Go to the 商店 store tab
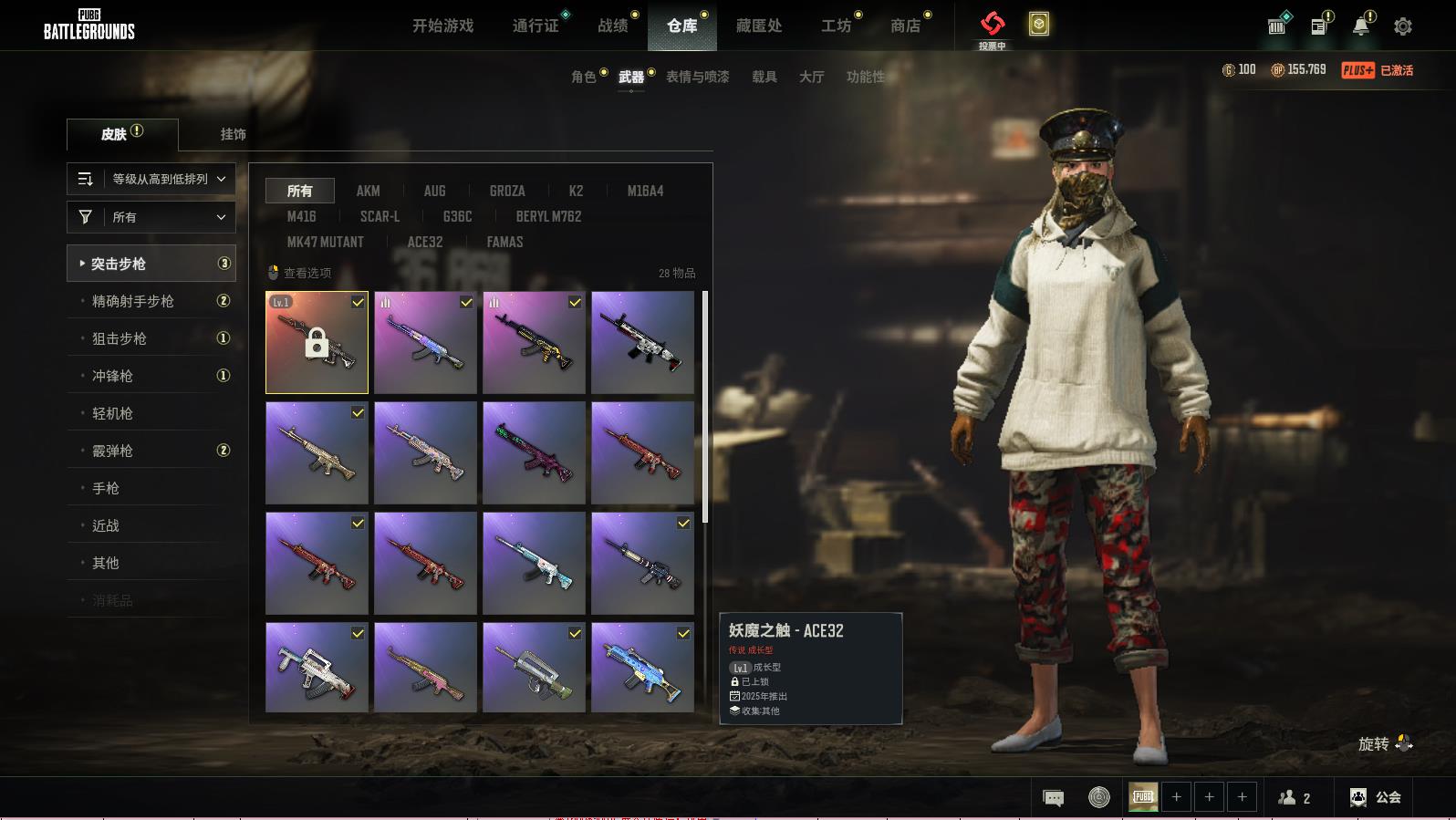 pos(905,26)
